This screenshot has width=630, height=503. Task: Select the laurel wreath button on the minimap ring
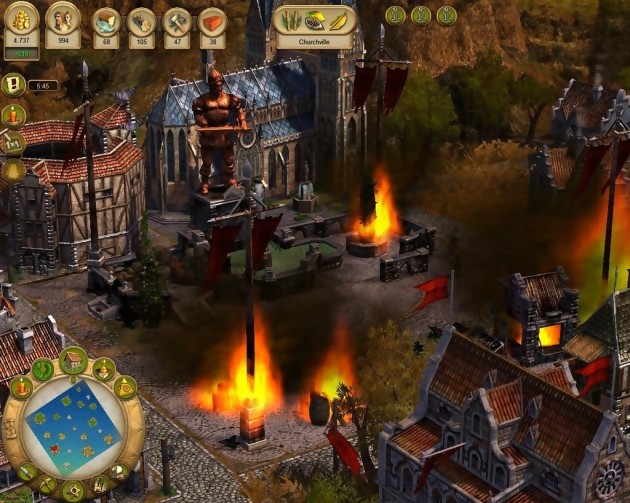[42, 369]
